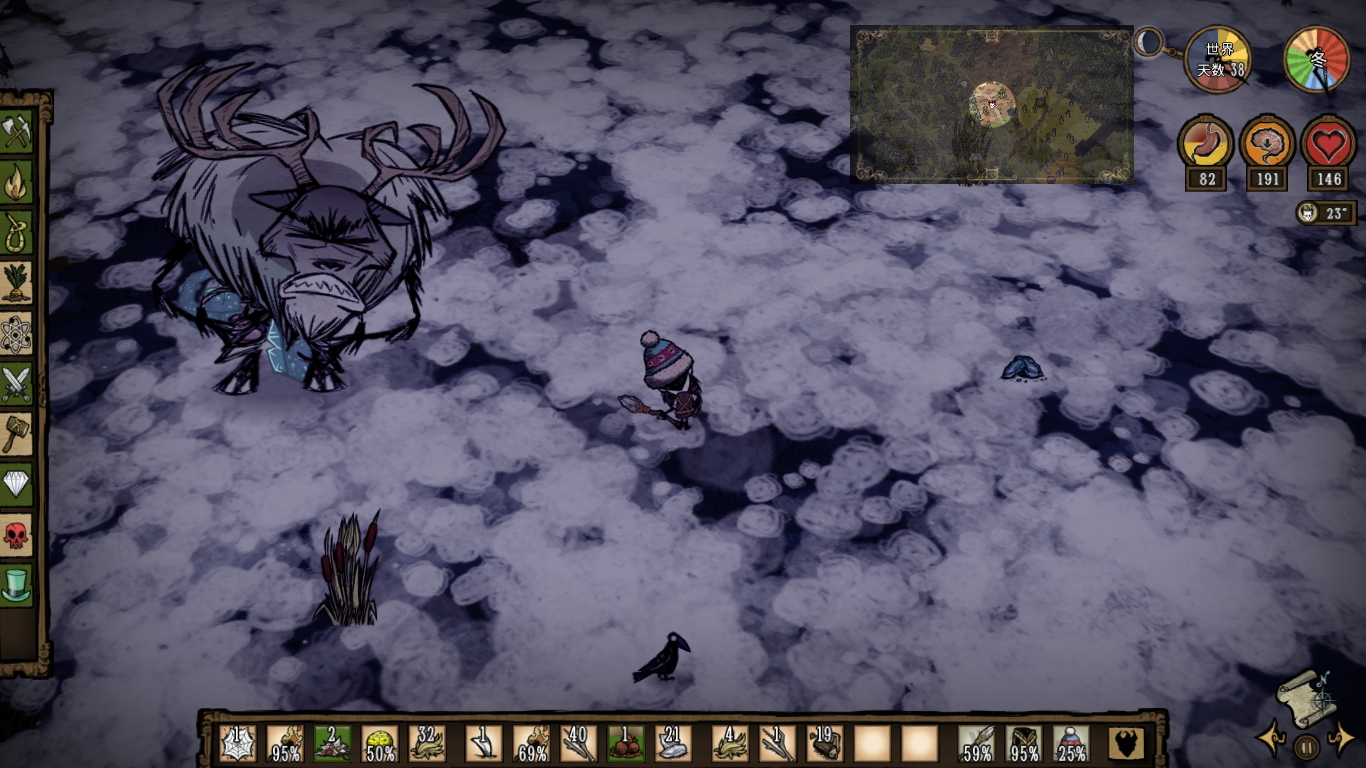This screenshot has height=768, width=1366.
Task: Pick the twigs stack of 40
Action: tap(579, 744)
